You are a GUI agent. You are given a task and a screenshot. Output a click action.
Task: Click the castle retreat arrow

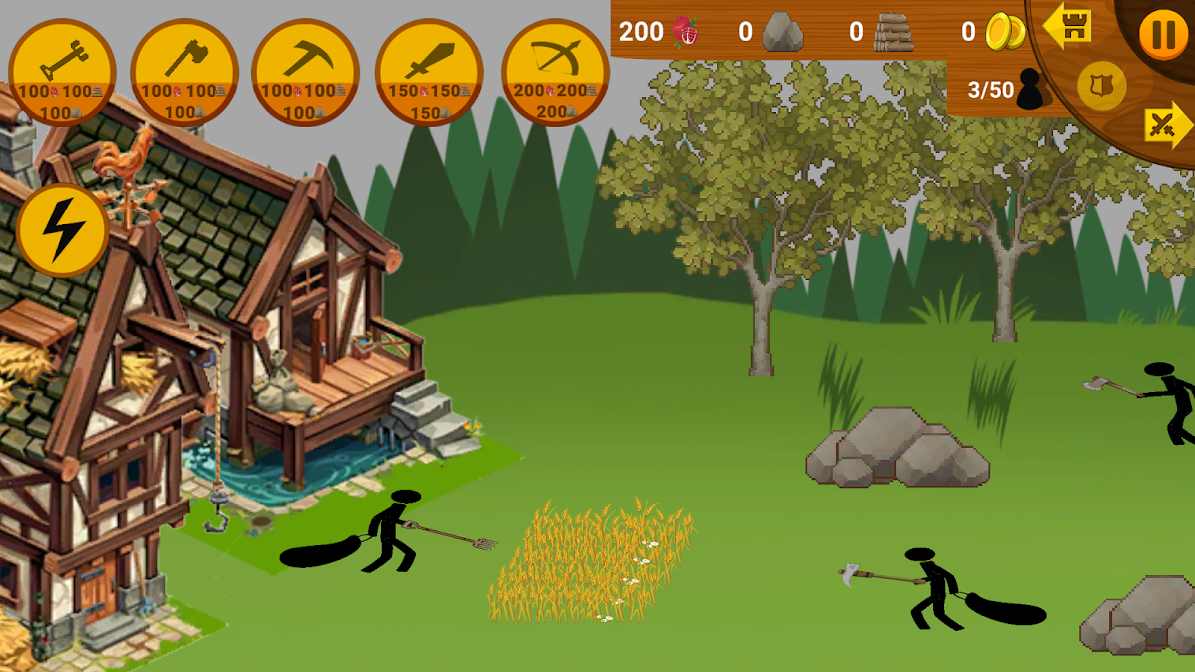(x=1067, y=25)
